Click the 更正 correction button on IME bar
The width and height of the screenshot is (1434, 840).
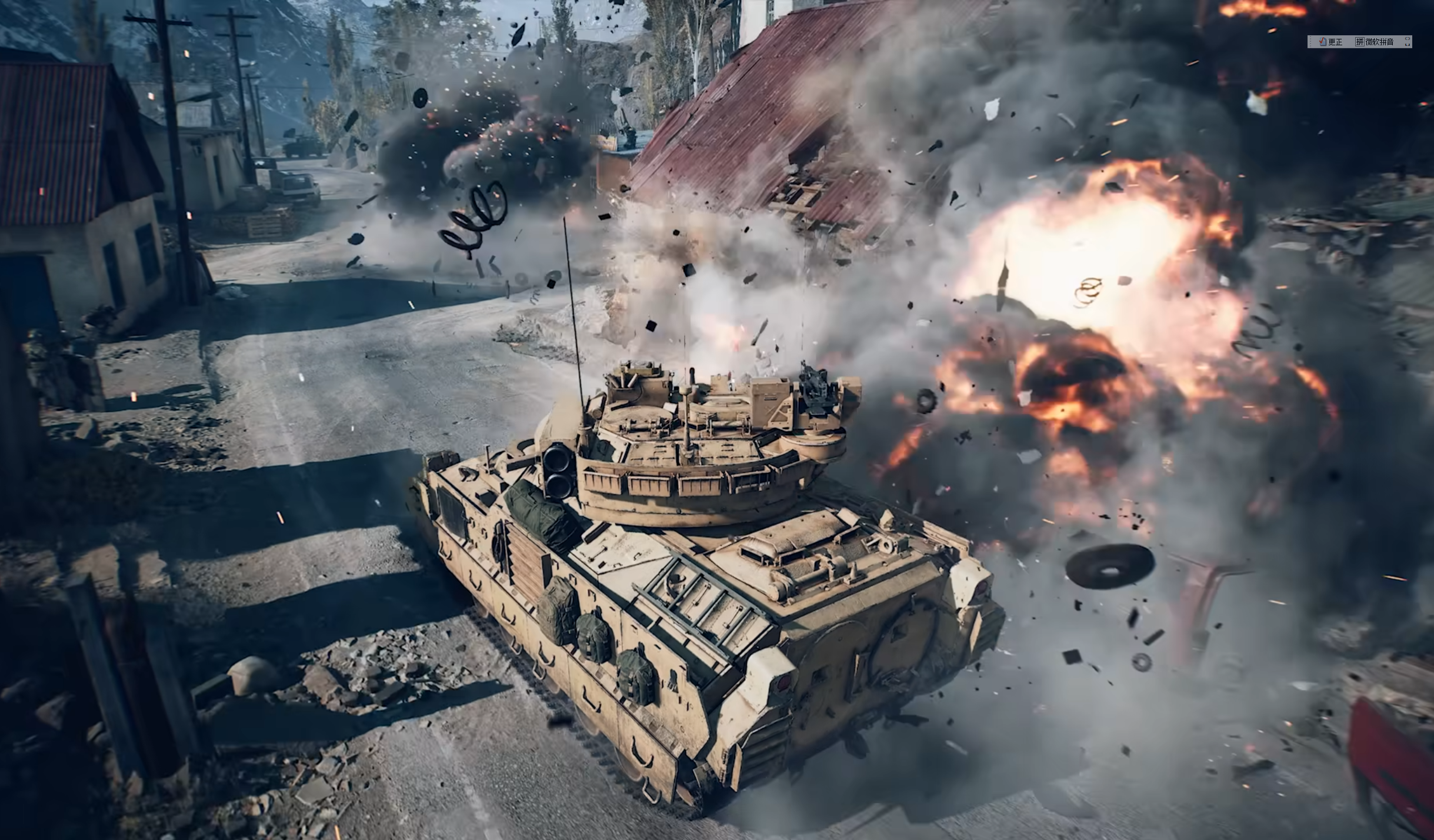1332,42
